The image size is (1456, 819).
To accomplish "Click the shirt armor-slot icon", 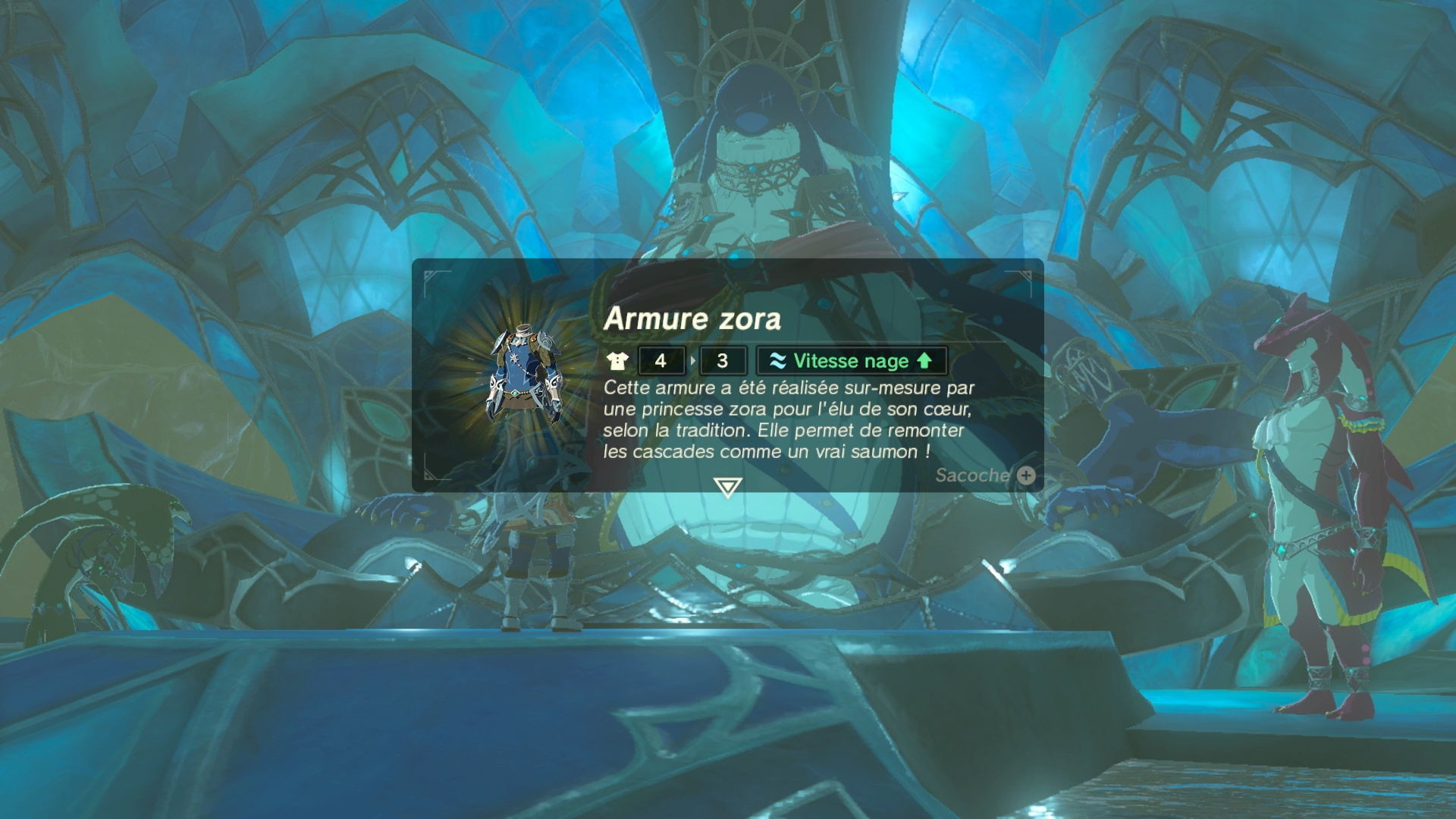I will 618,361.
